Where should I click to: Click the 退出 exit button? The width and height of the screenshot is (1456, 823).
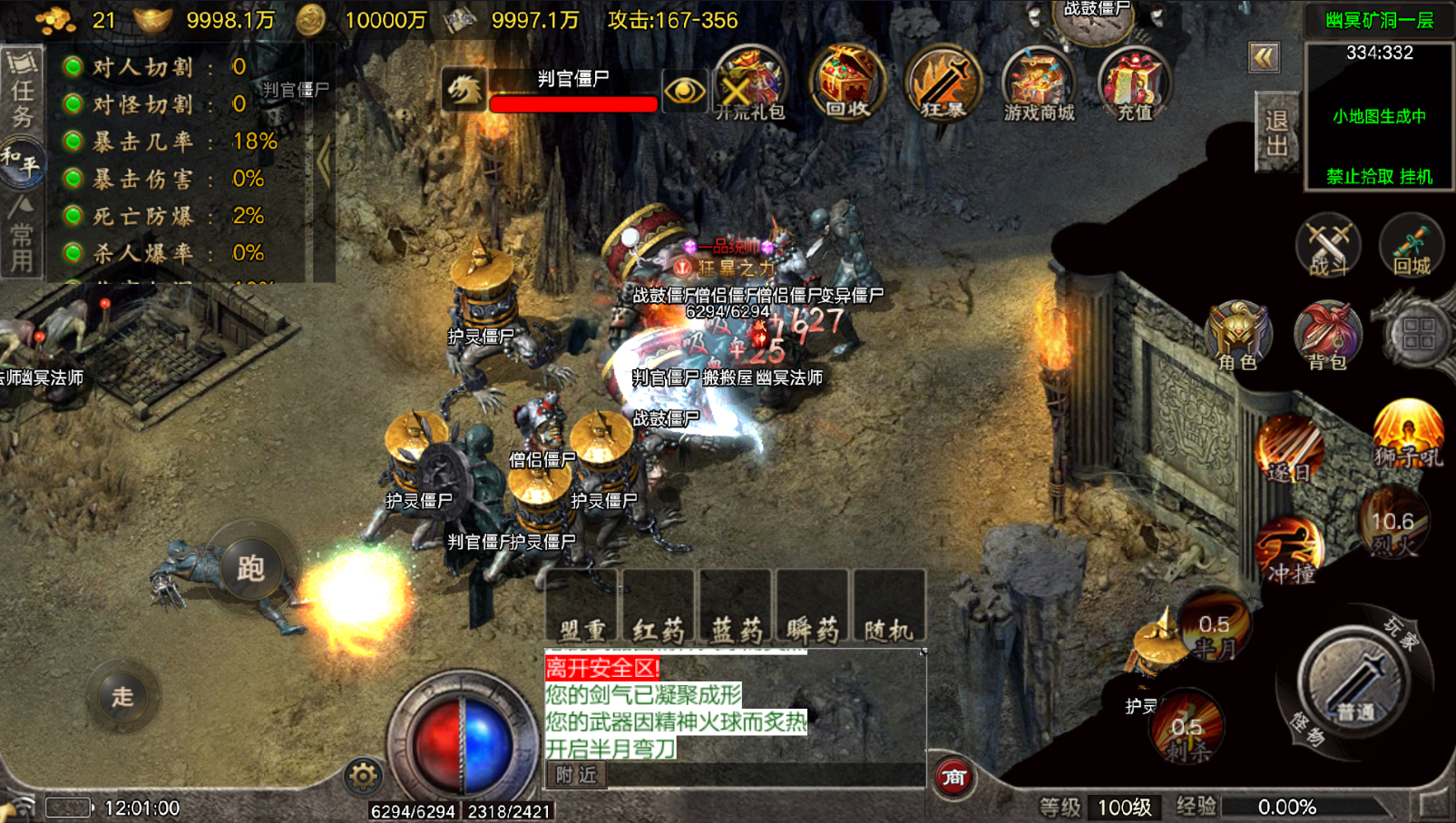tap(1276, 133)
